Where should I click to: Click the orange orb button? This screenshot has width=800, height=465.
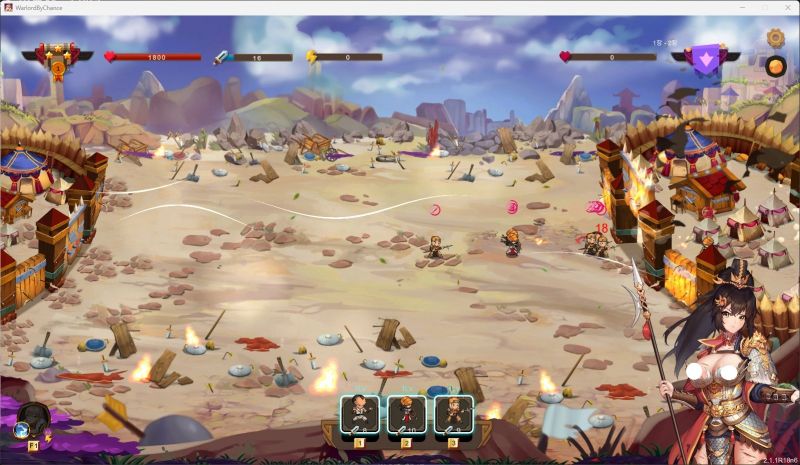point(775,66)
